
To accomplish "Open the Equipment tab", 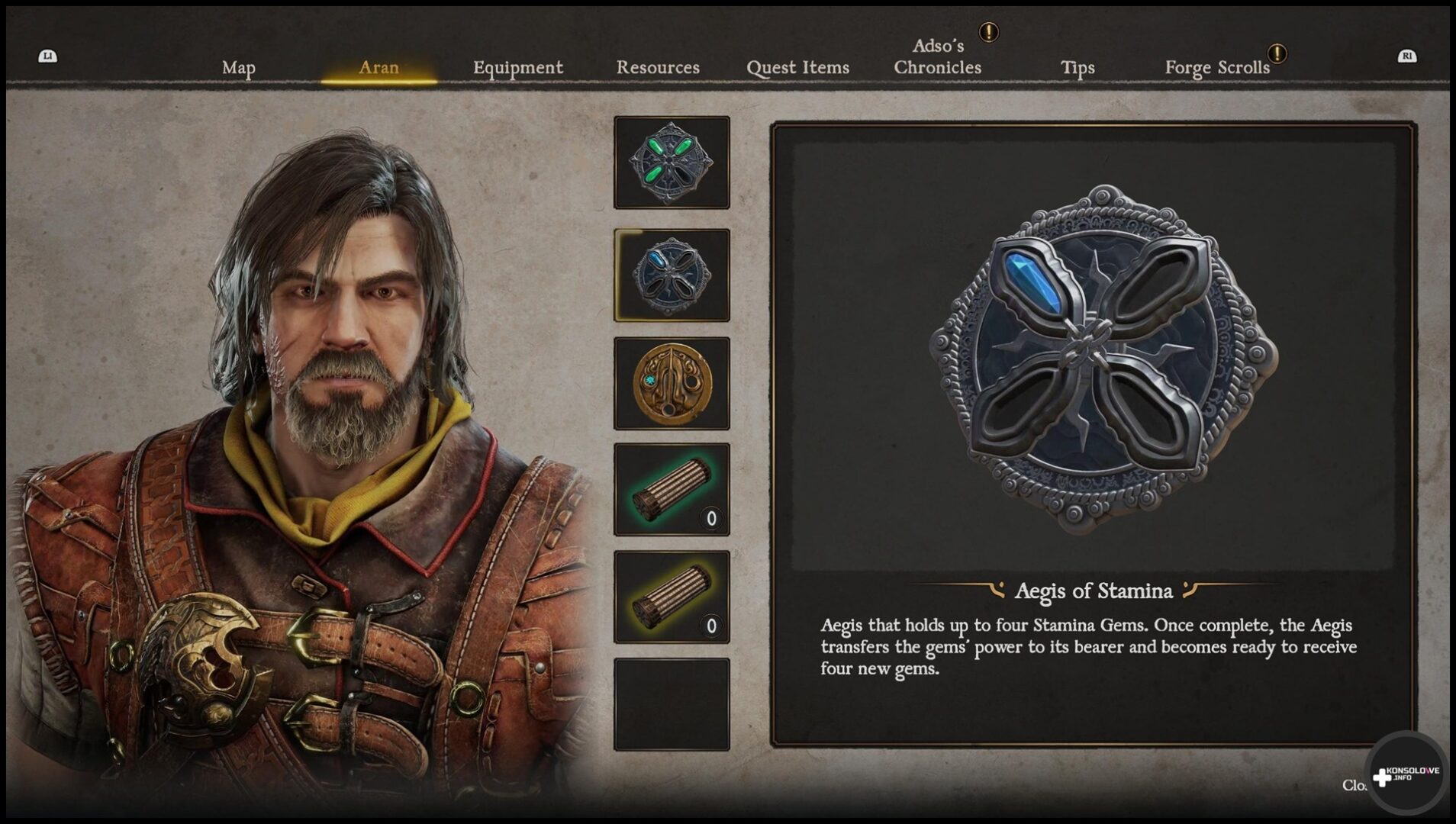I will [517, 68].
